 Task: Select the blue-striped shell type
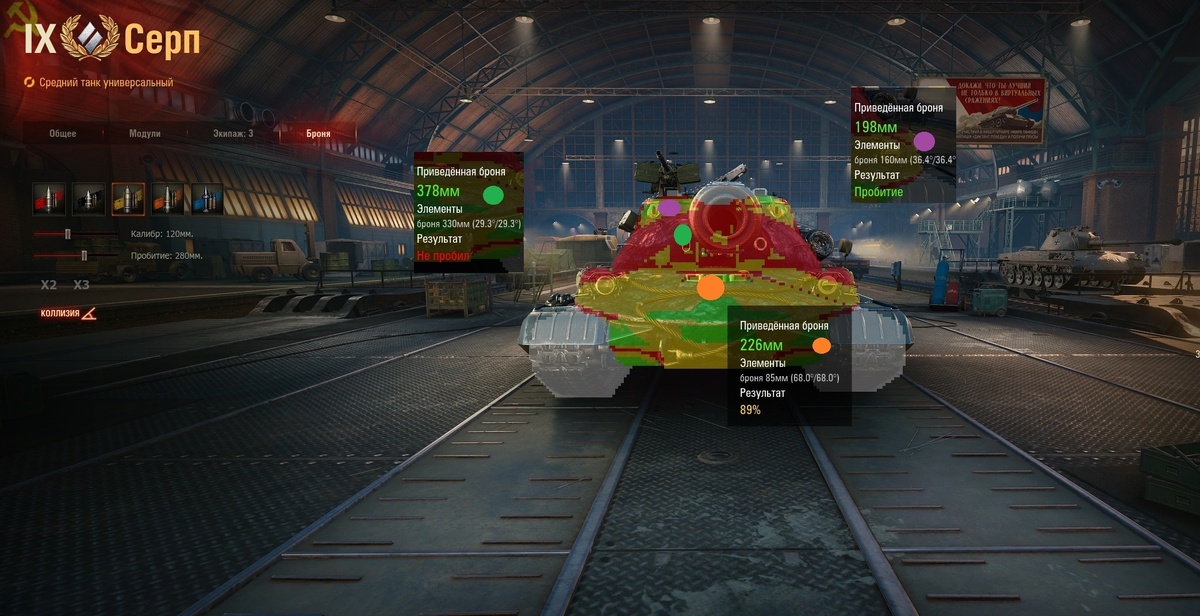tap(207, 199)
